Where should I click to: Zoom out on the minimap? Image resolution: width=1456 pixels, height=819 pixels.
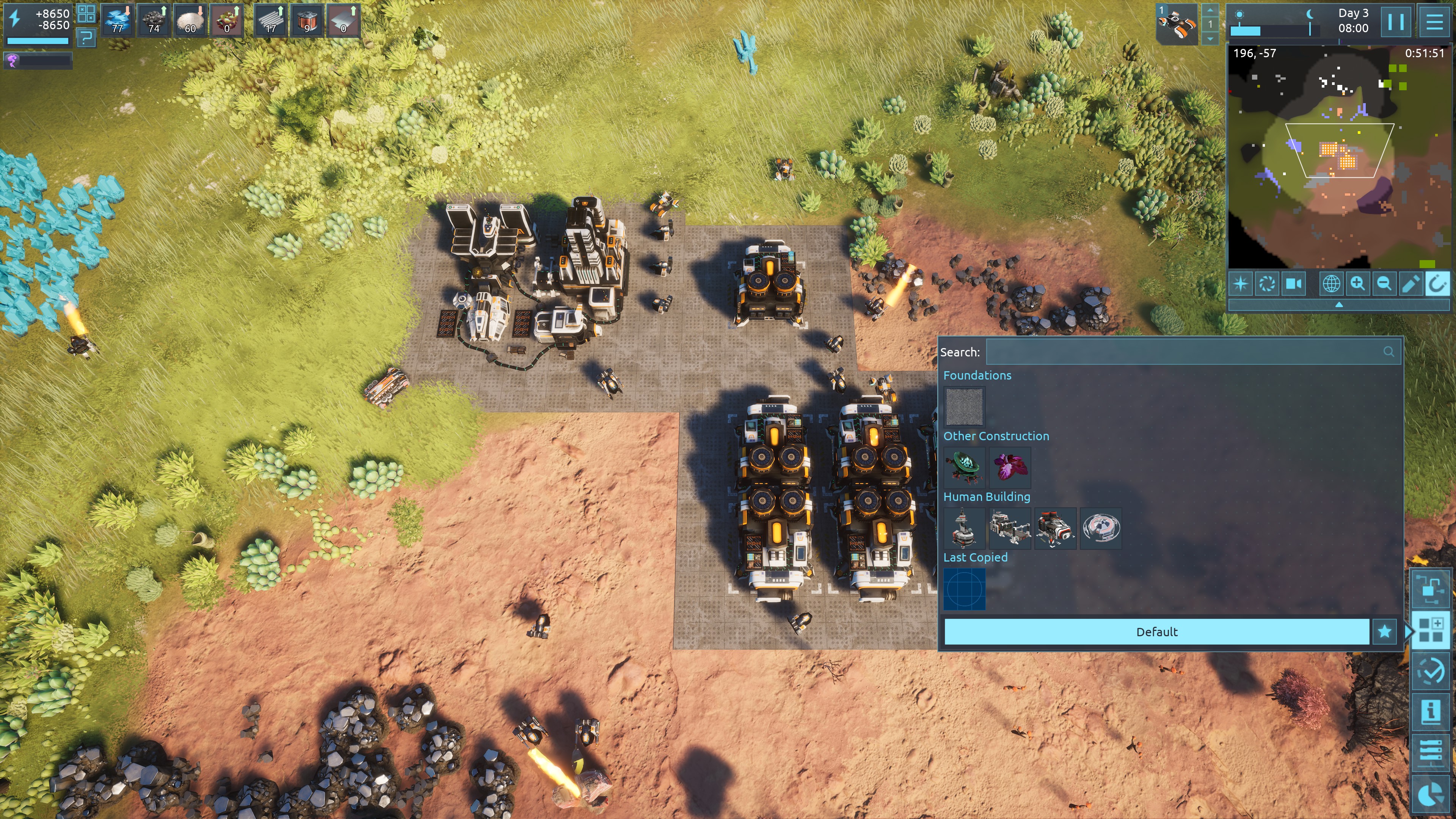1384,283
